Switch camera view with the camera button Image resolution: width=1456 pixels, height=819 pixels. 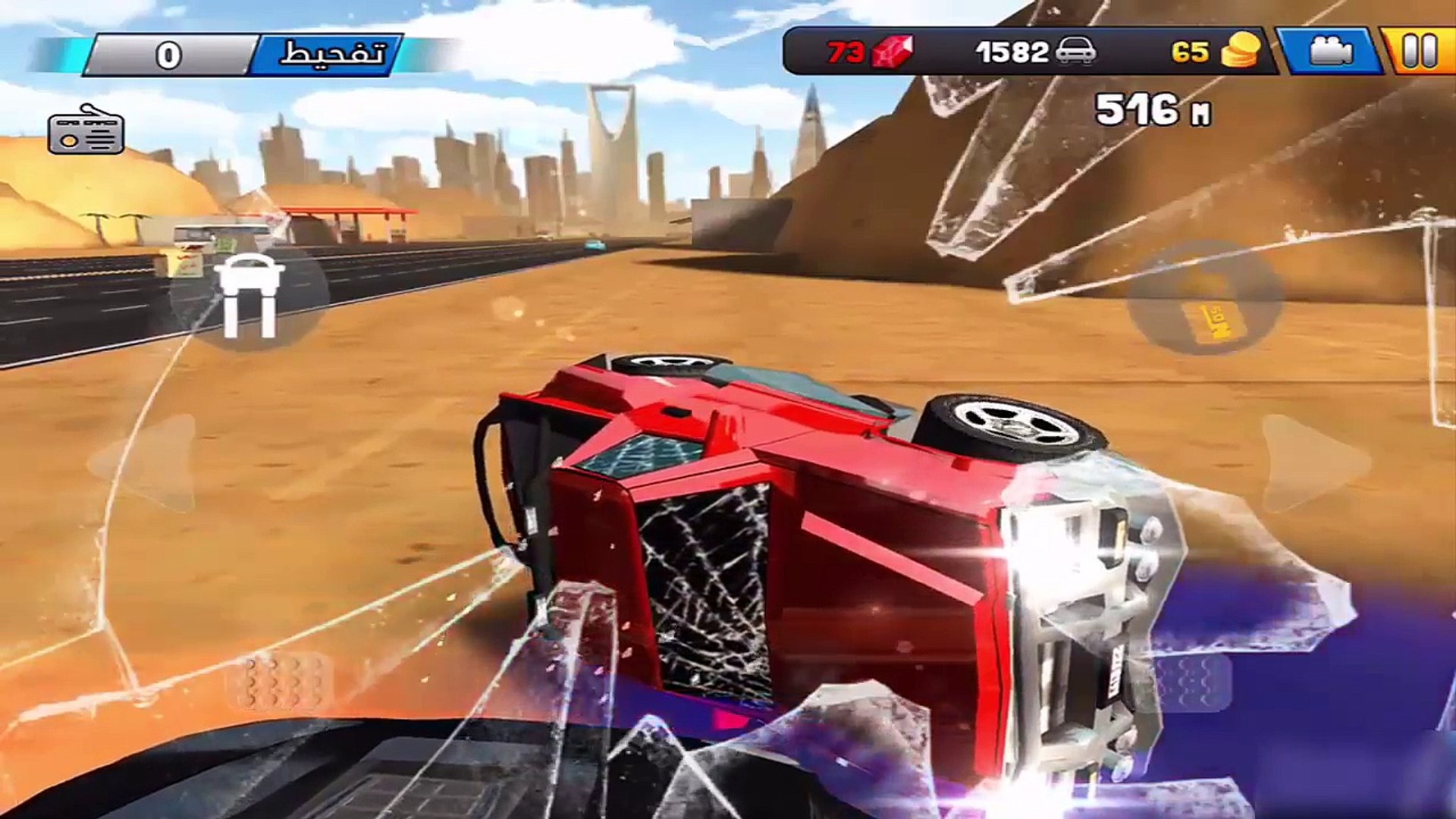pyautogui.click(x=1330, y=52)
